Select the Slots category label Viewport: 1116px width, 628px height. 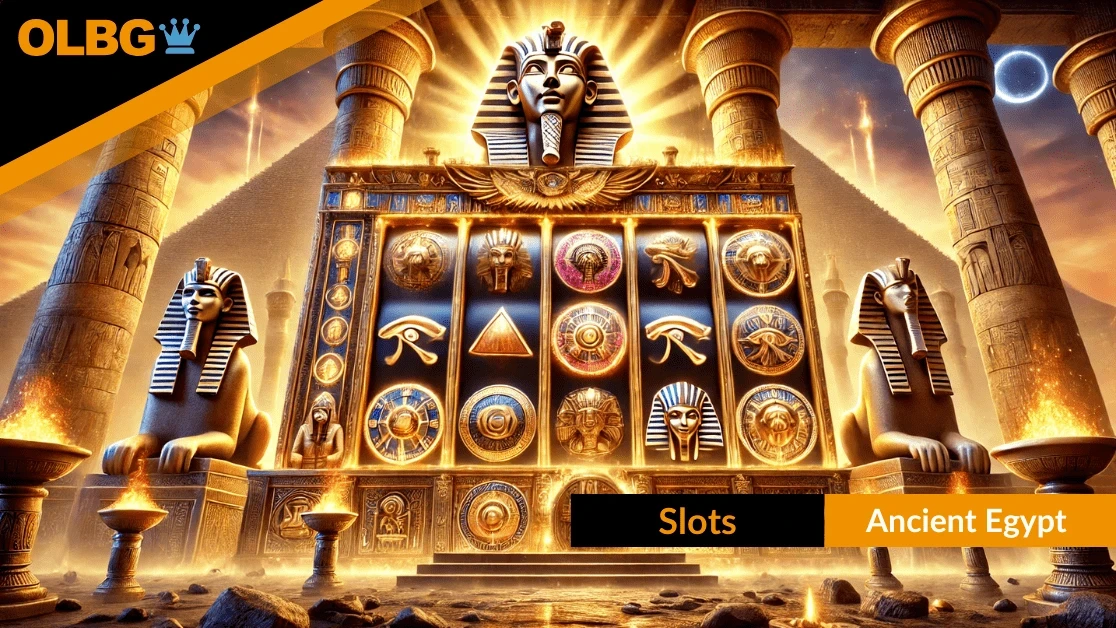(697, 521)
